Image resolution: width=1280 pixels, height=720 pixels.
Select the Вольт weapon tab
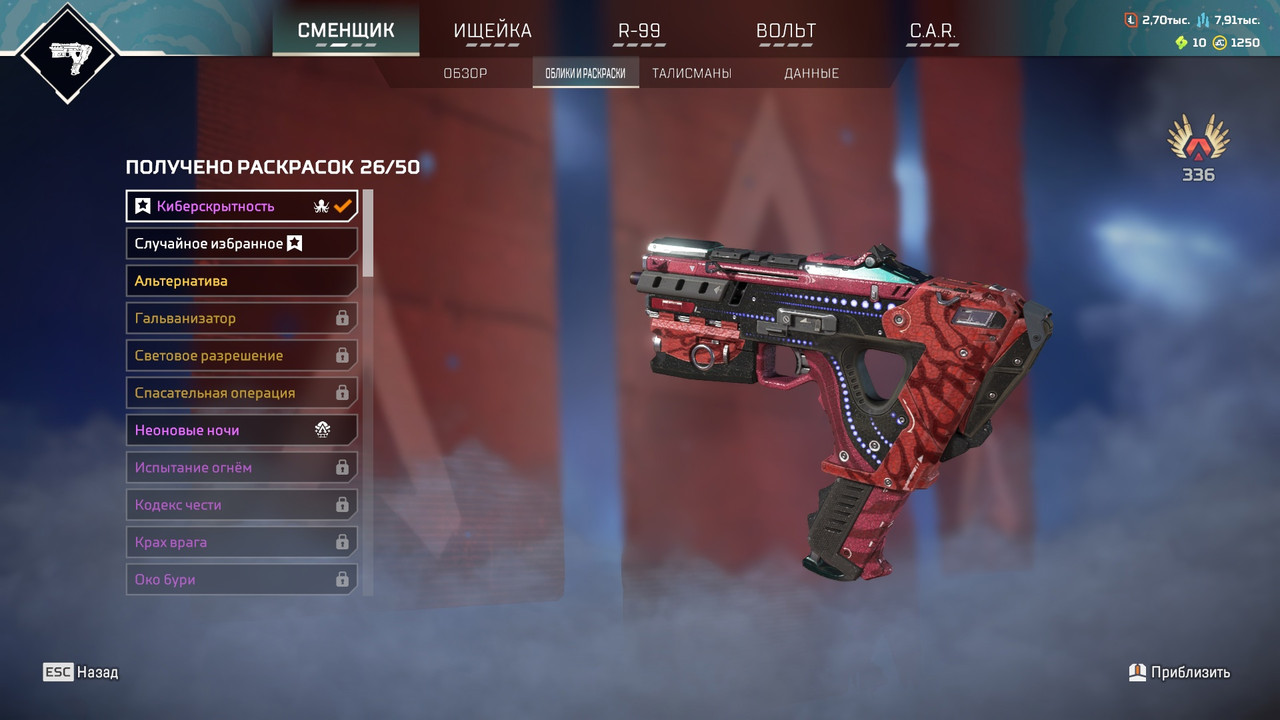pos(786,31)
